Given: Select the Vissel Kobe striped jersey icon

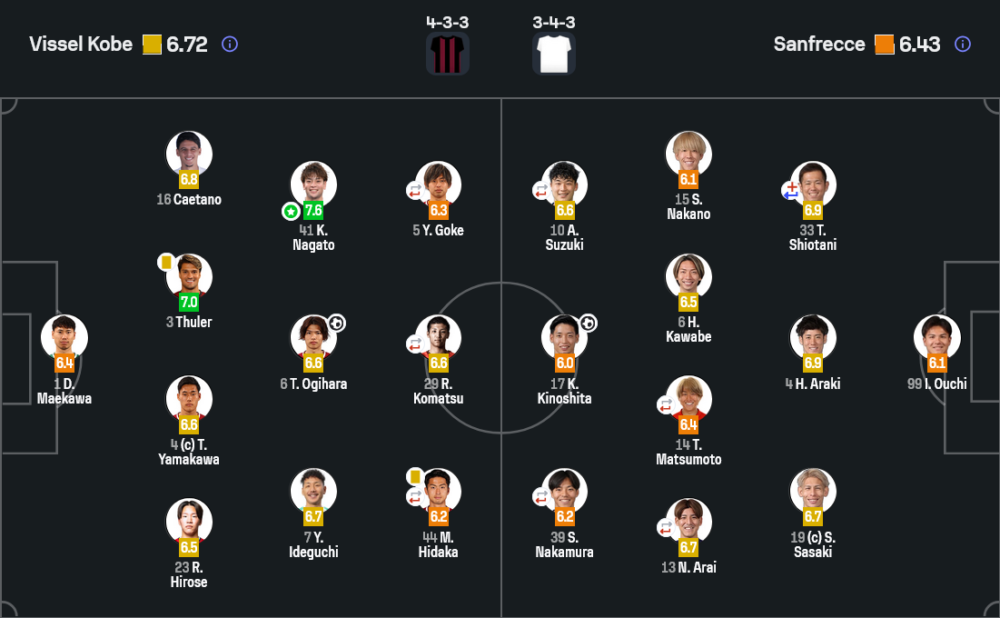Looking at the screenshot, I should [447, 54].
